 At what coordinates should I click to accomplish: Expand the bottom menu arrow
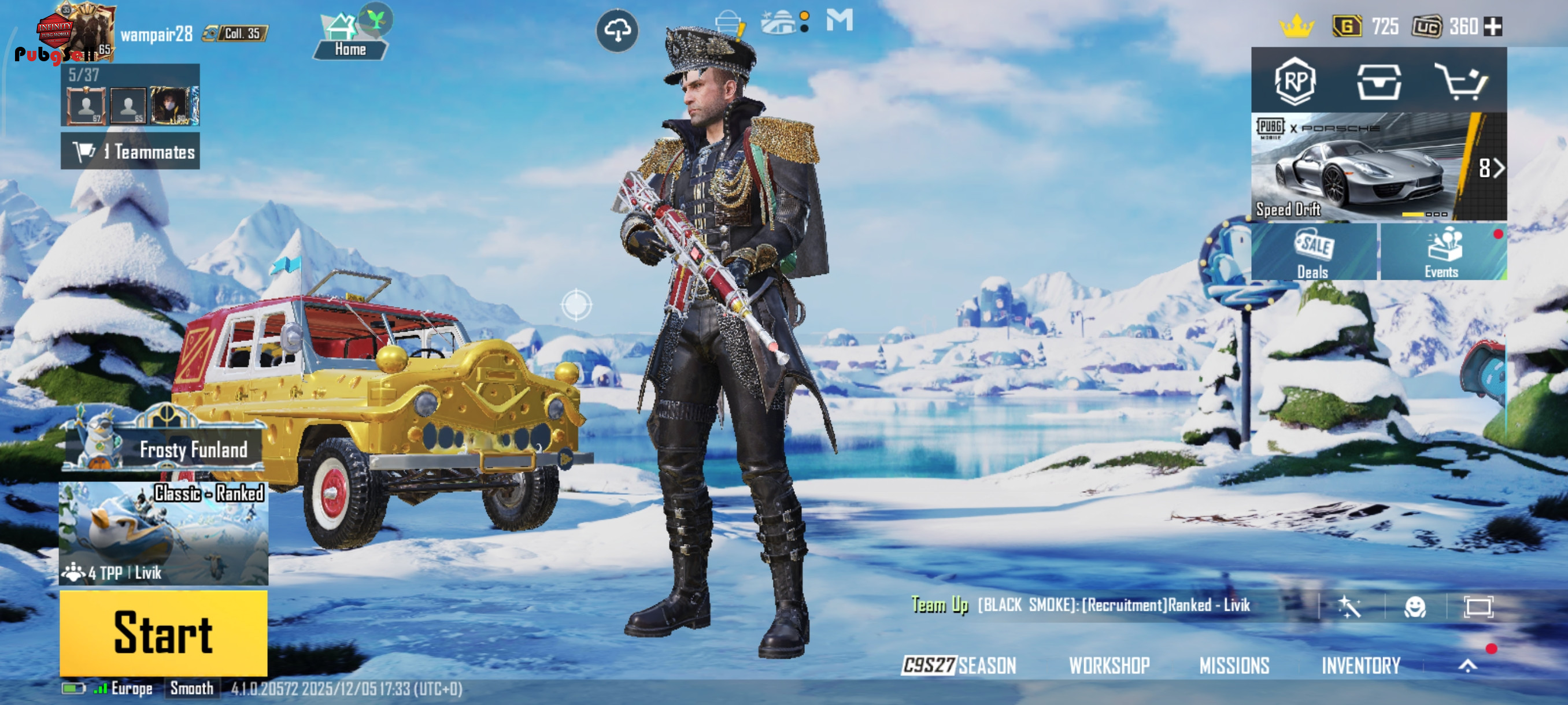tap(1467, 666)
